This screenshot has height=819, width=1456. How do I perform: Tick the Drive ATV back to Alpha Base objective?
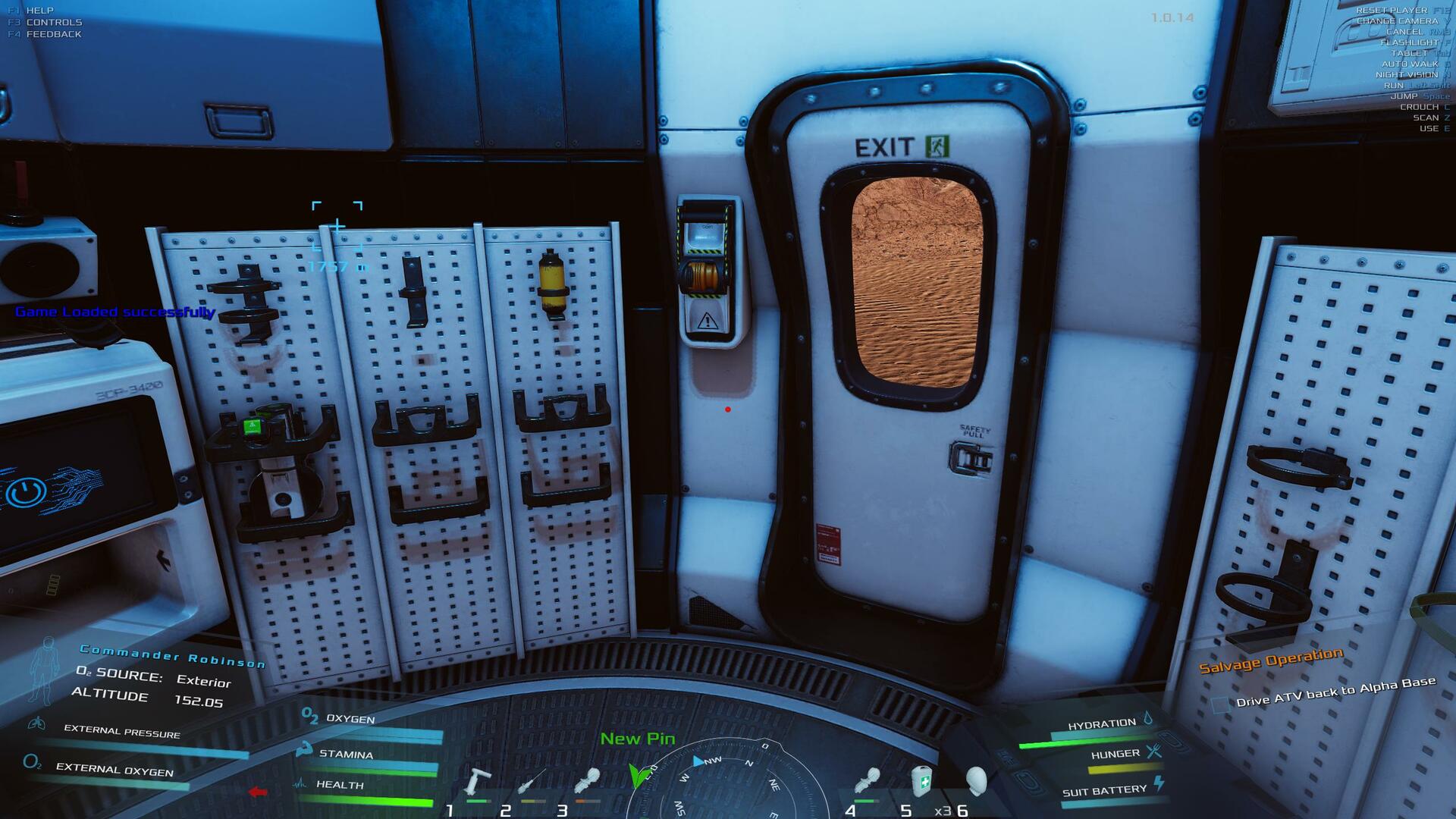coord(1219,704)
